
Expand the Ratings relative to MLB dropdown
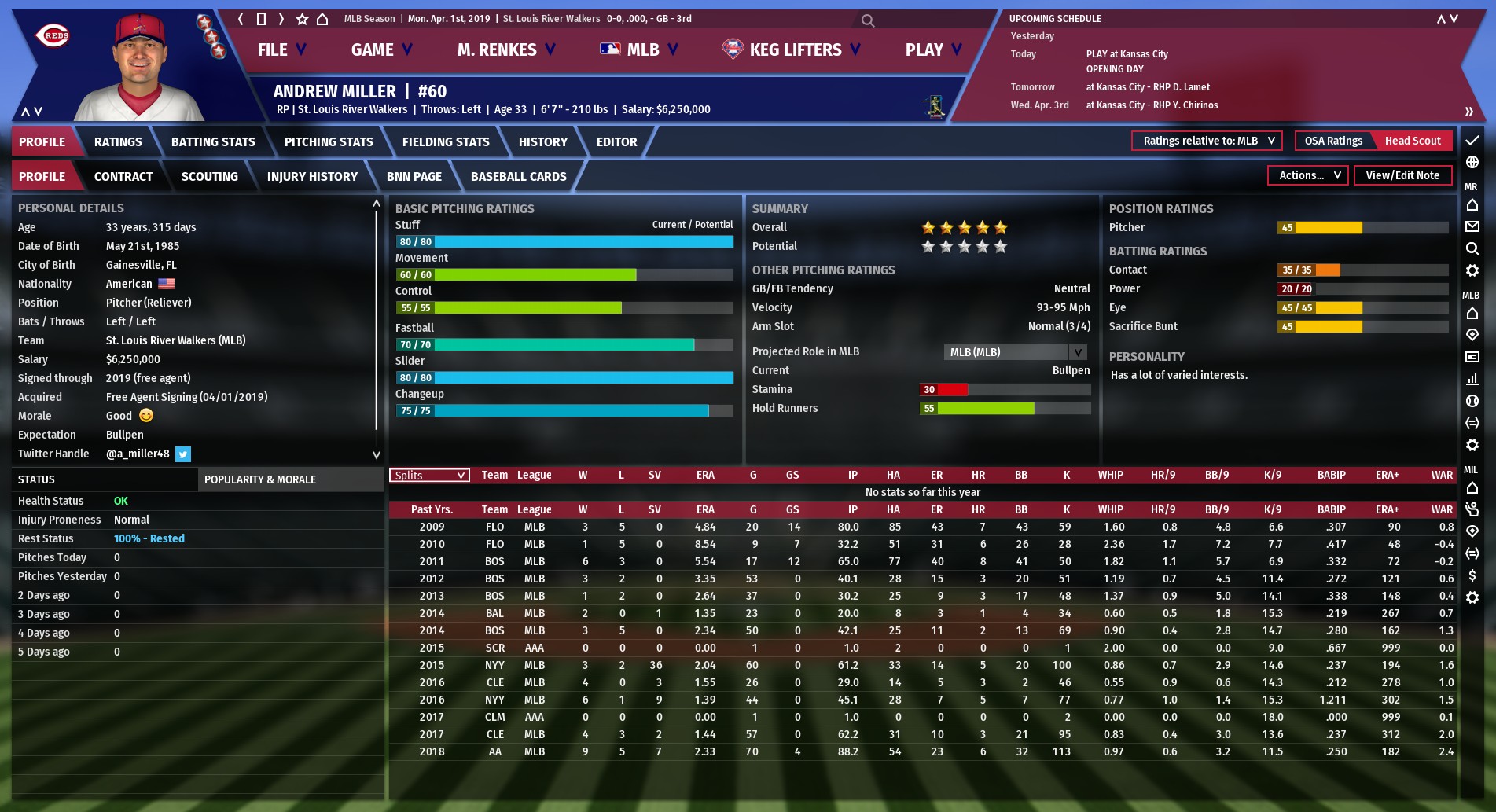tap(1207, 141)
